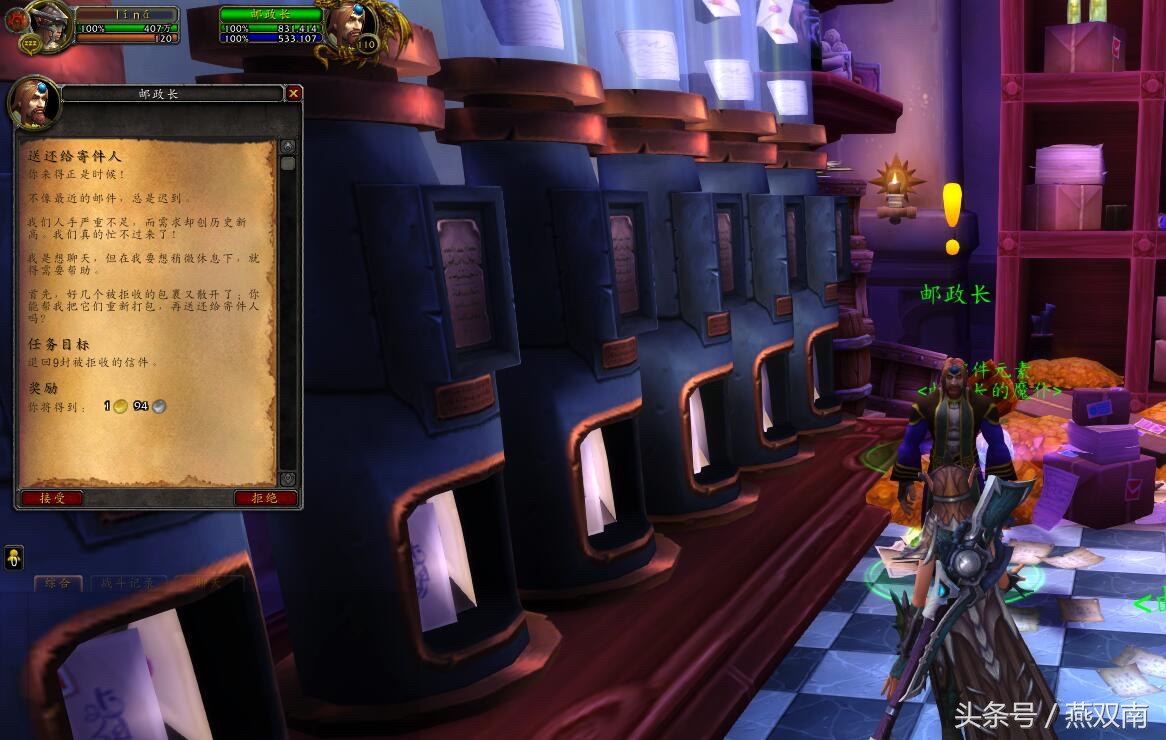This screenshot has width=1166, height=740.
Task: Decline the quest with the 拒绝 button
Action: 265,498
